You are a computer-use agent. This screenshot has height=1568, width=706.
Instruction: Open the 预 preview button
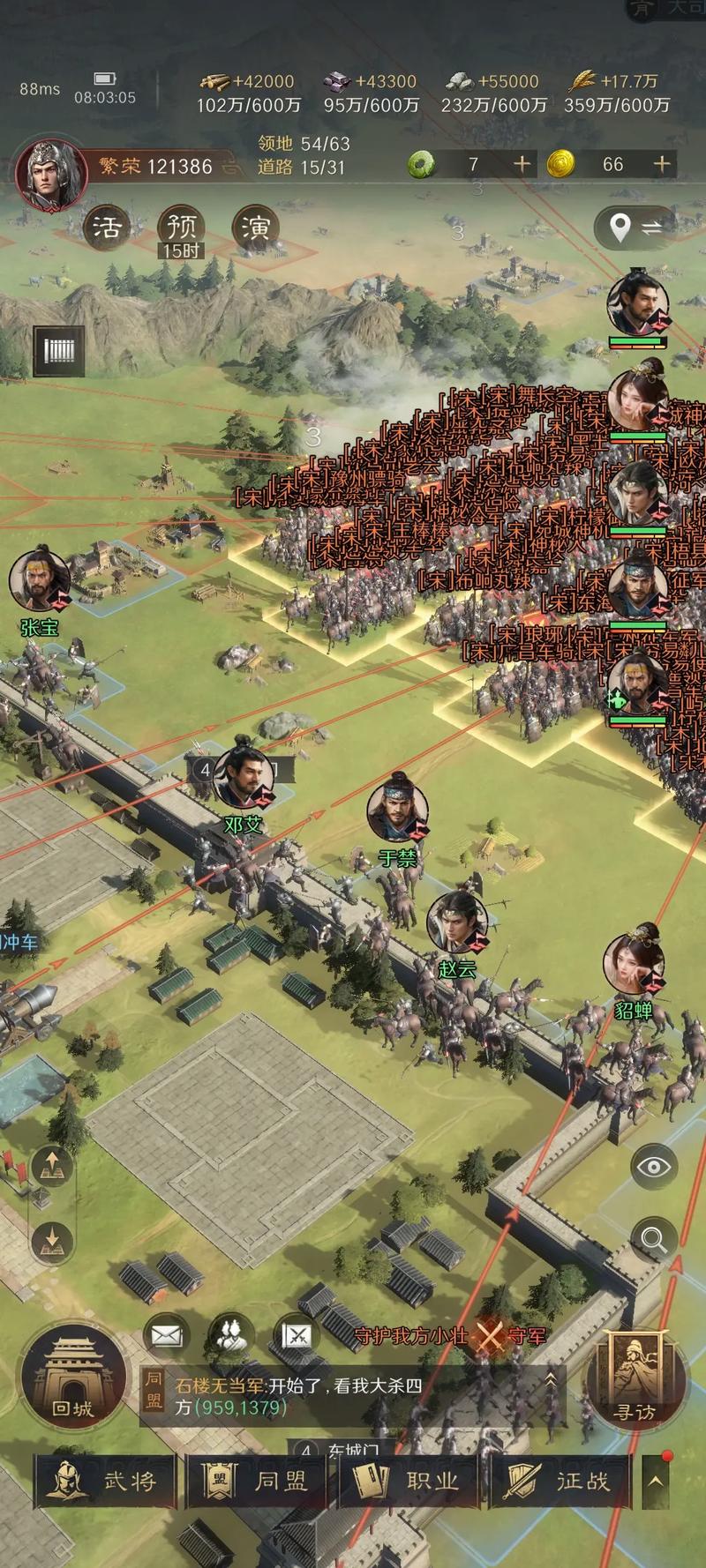click(181, 229)
